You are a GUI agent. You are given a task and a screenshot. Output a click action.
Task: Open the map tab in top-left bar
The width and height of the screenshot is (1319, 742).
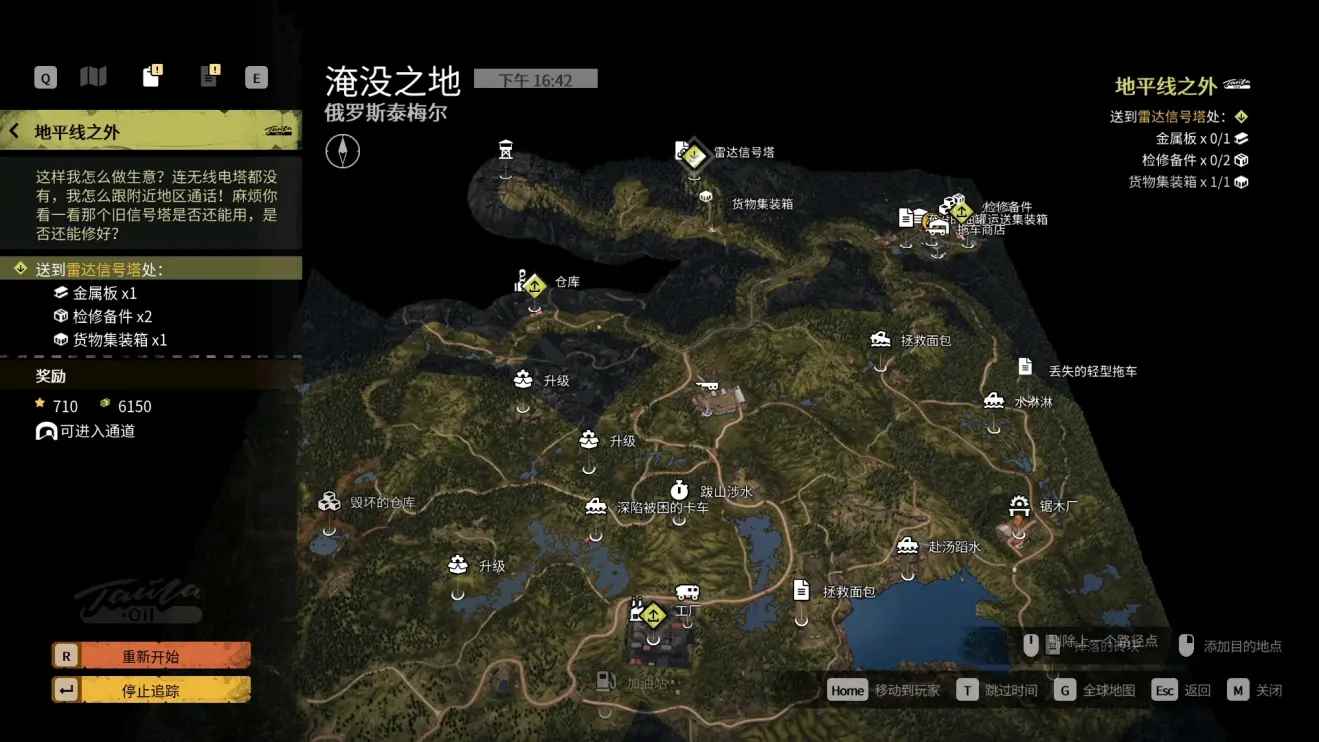(x=93, y=76)
